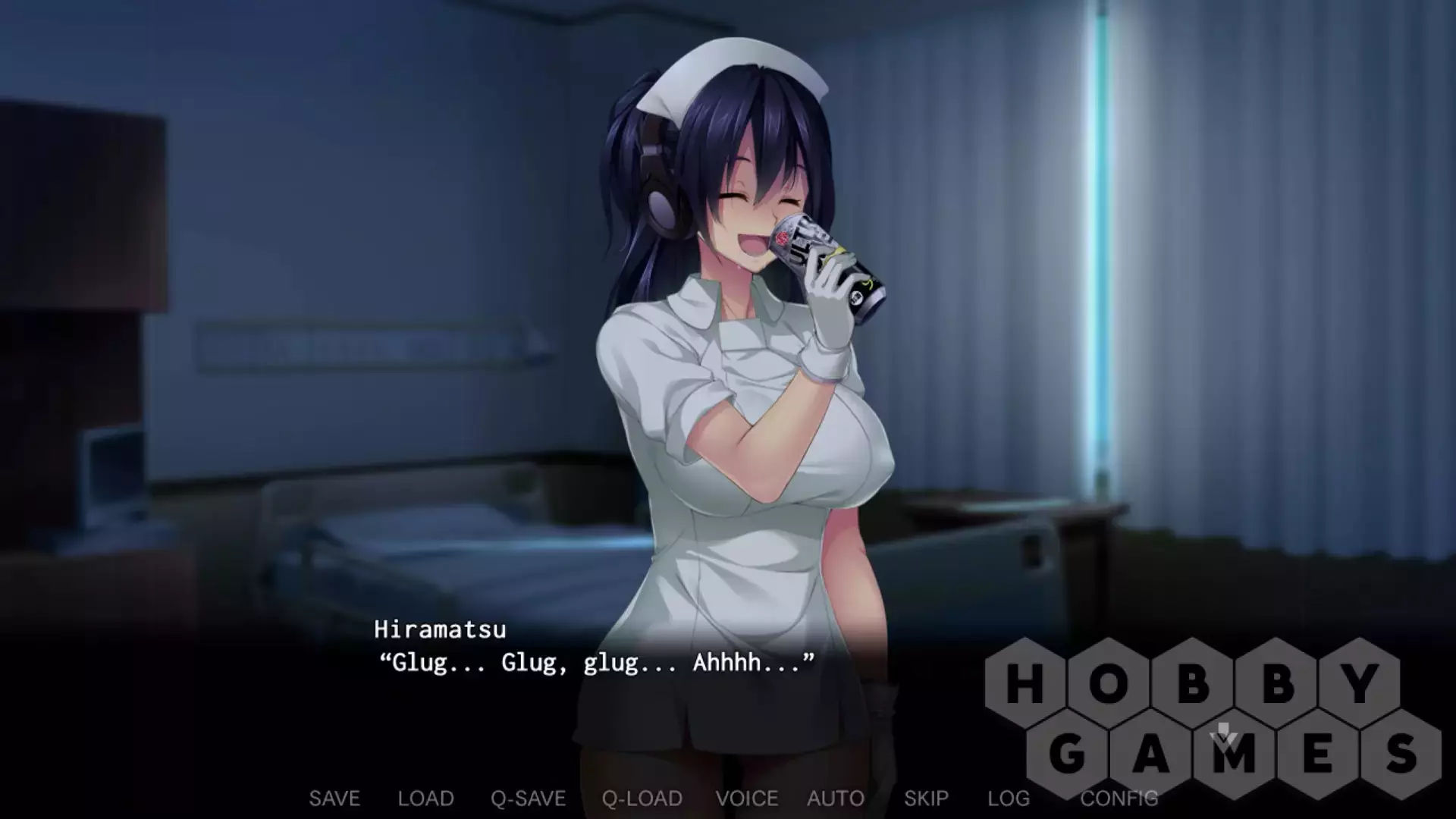Replay the line with VOICE
Image resolution: width=1456 pixels, height=819 pixels.
tap(746, 799)
